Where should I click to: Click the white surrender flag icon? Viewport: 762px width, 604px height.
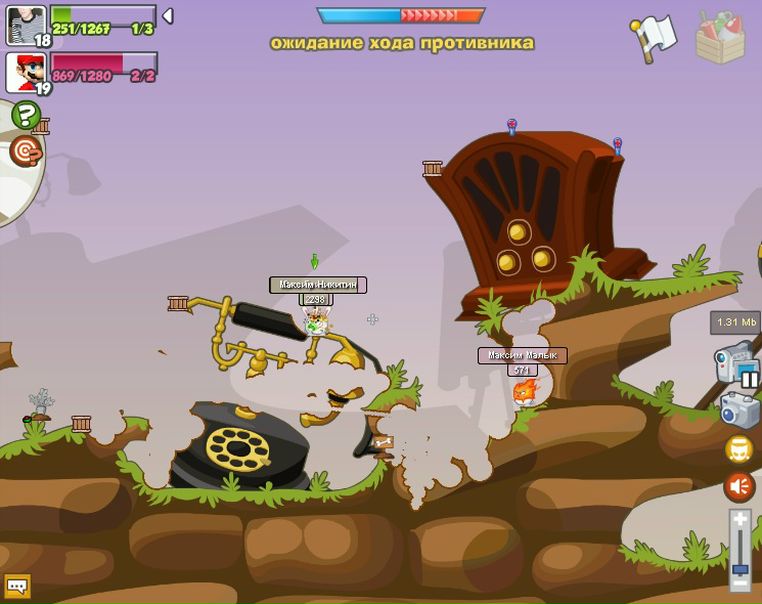tap(653, 38)
